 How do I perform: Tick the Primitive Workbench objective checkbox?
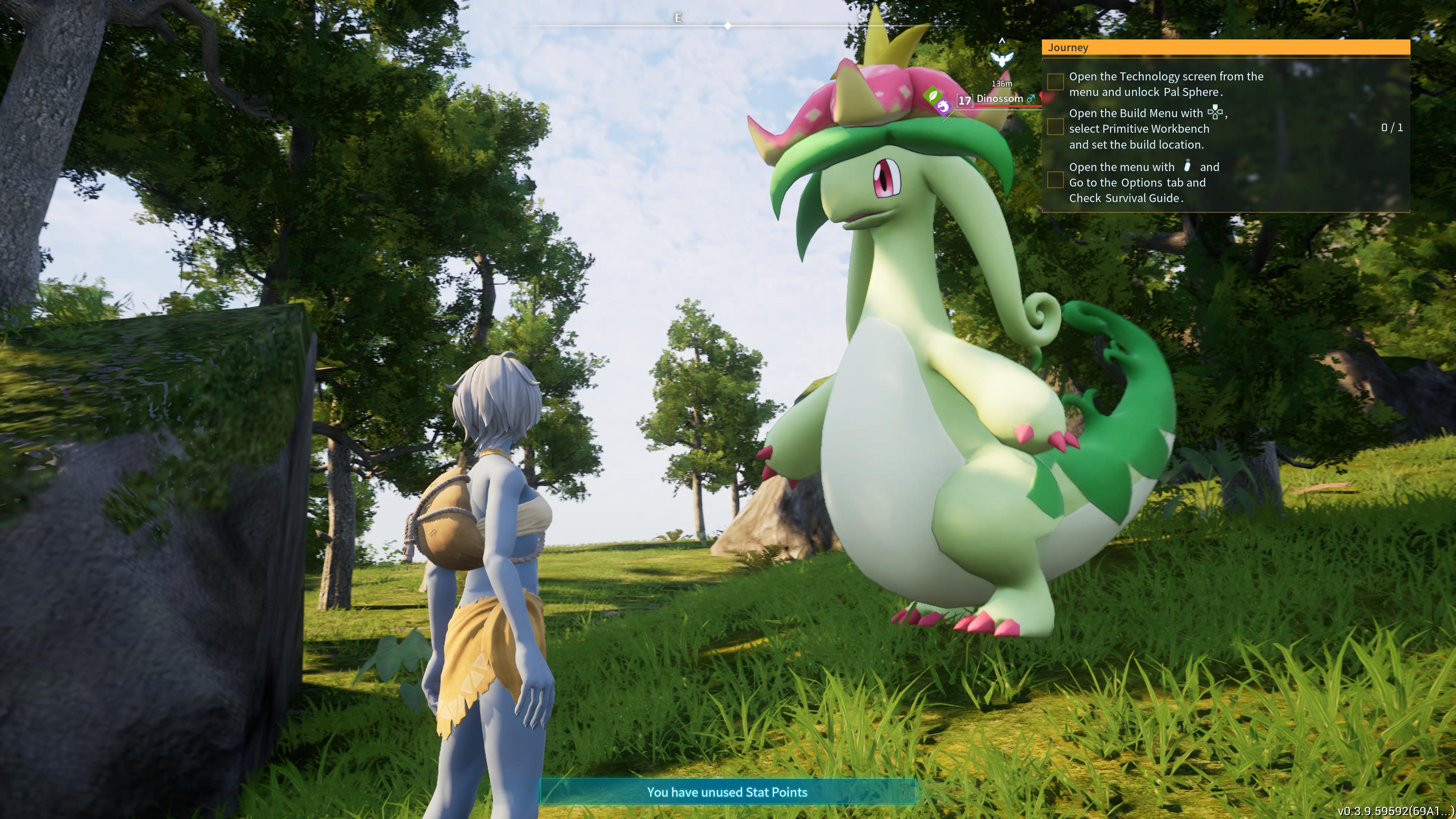(x=1055, y=127)
